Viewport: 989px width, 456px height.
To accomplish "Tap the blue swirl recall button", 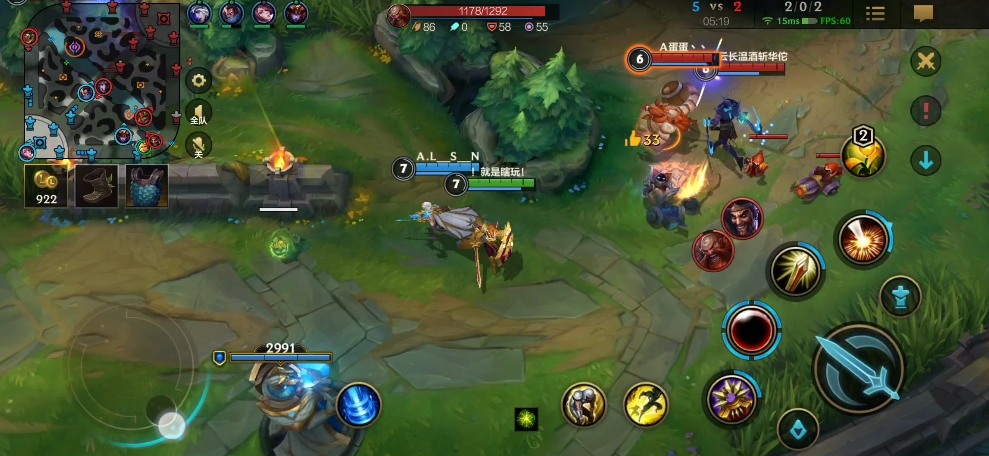I will [x=357, y=404].
